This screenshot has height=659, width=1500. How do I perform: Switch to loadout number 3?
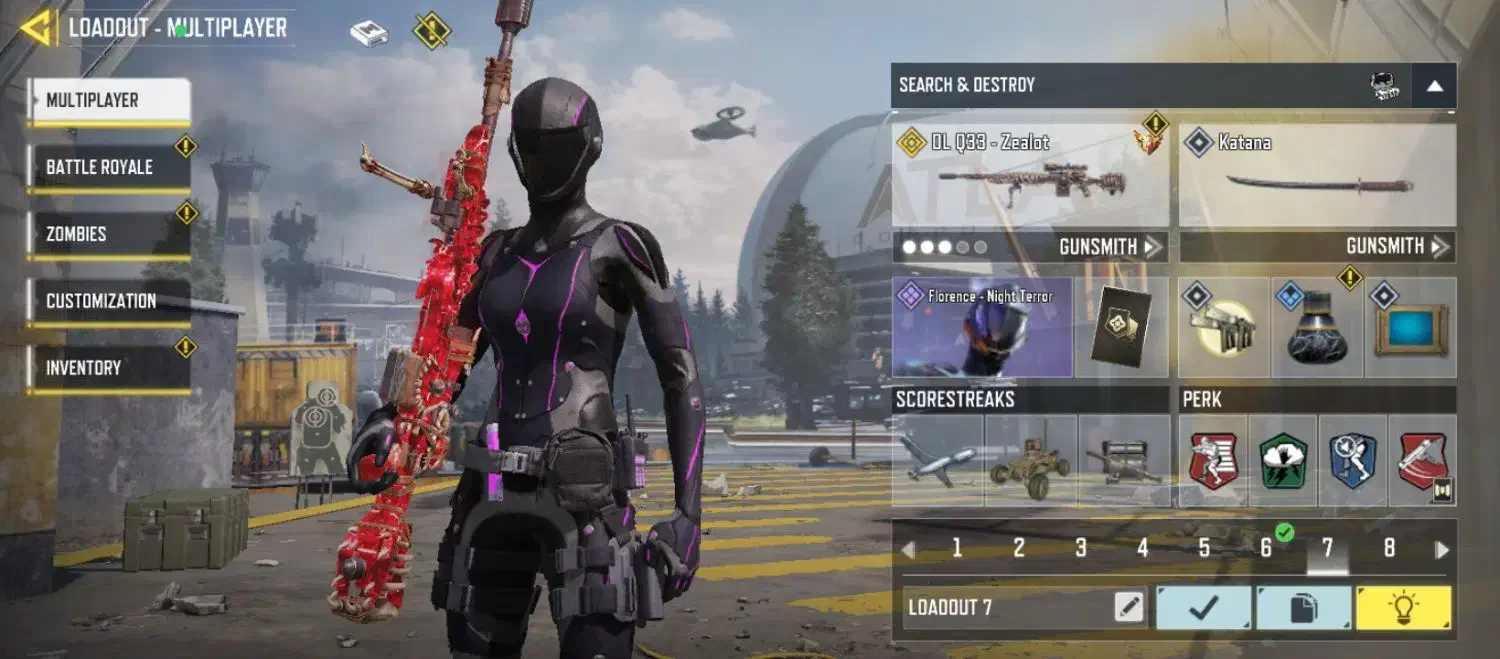point(1081,548)
